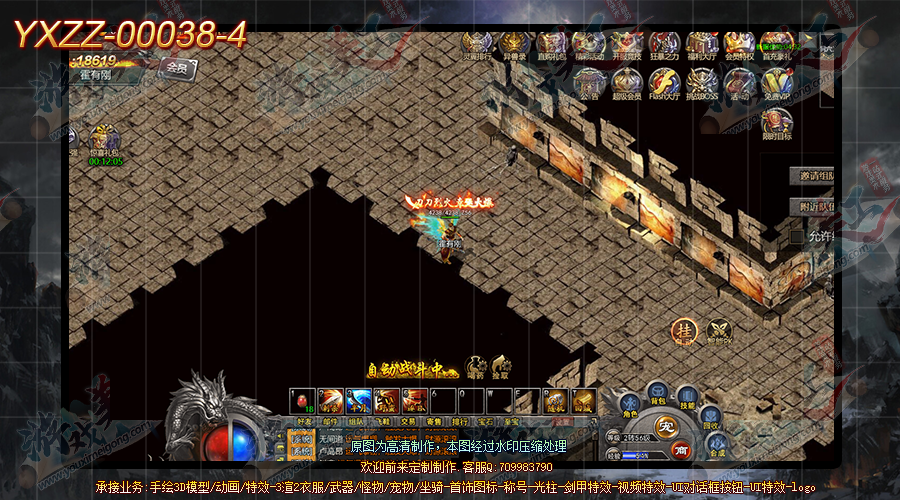Viewport: 900px width, 500px height.
Task: Open the 公告 announcements icon
Action: [589, 85]
